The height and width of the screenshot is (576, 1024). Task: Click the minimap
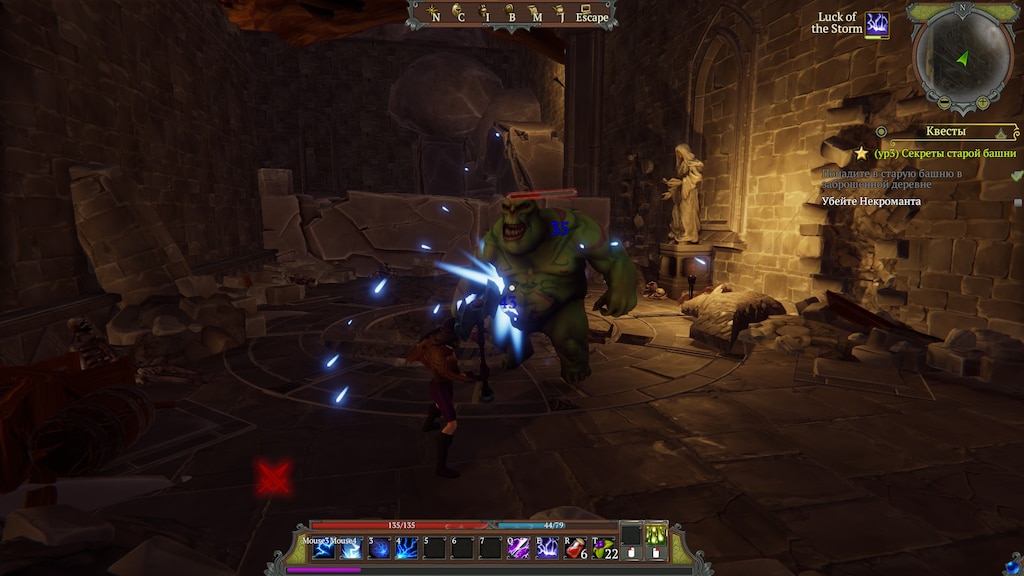pyautogui.click(x=963, y=53)
